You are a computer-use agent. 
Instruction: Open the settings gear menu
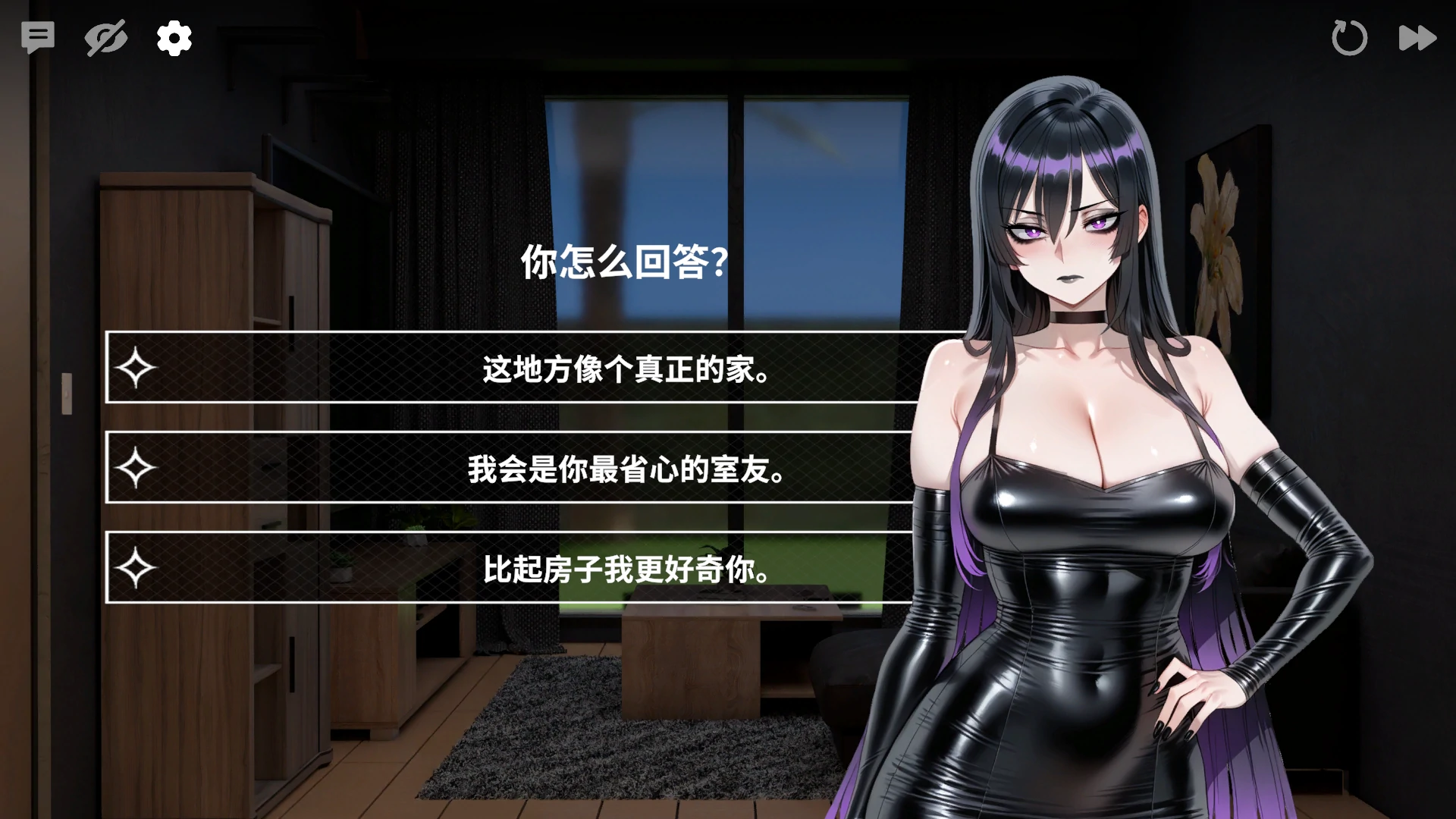pos(173,37)
